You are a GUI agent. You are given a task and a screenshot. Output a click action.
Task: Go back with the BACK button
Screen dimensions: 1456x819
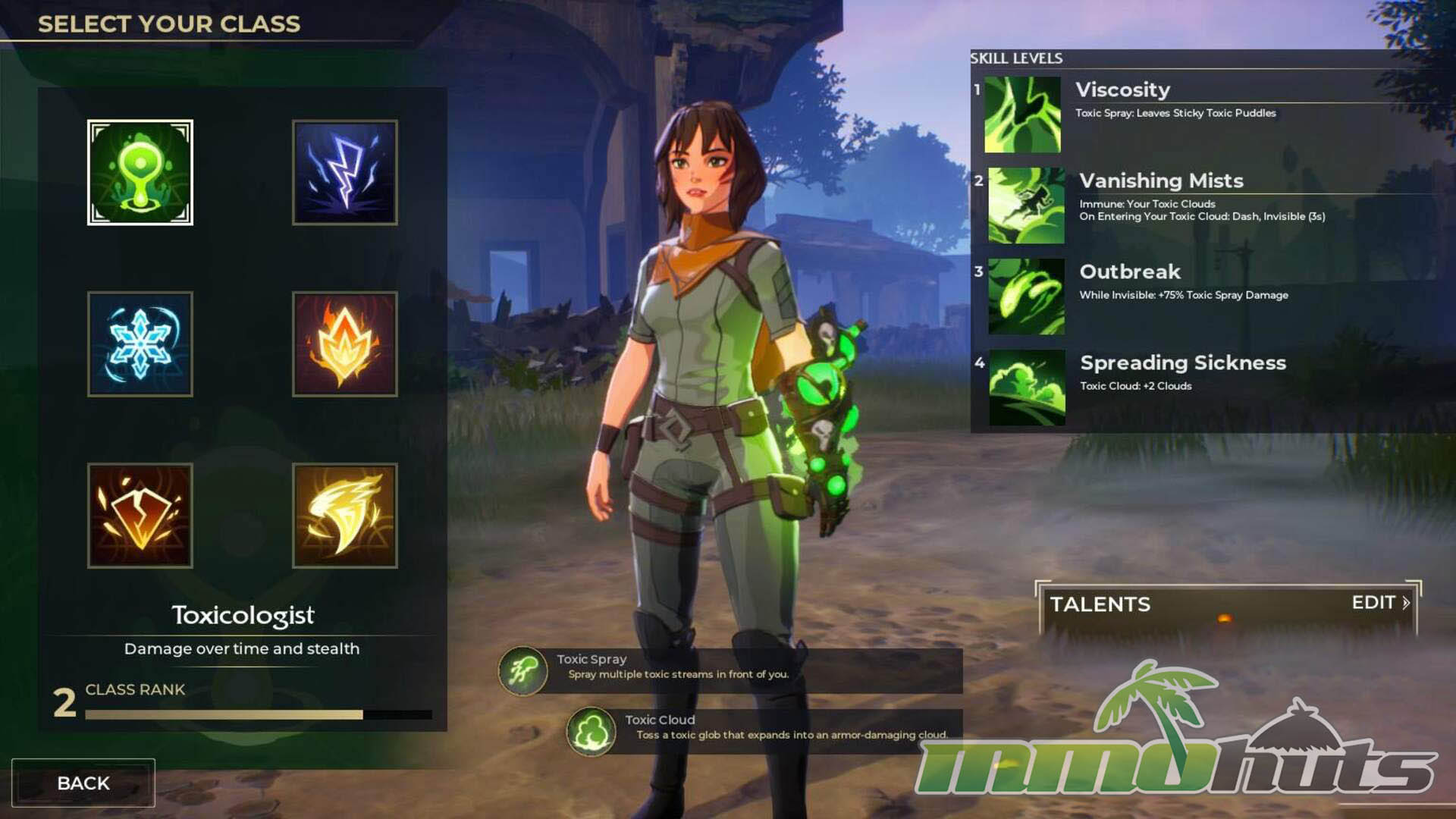click(83, 783)
